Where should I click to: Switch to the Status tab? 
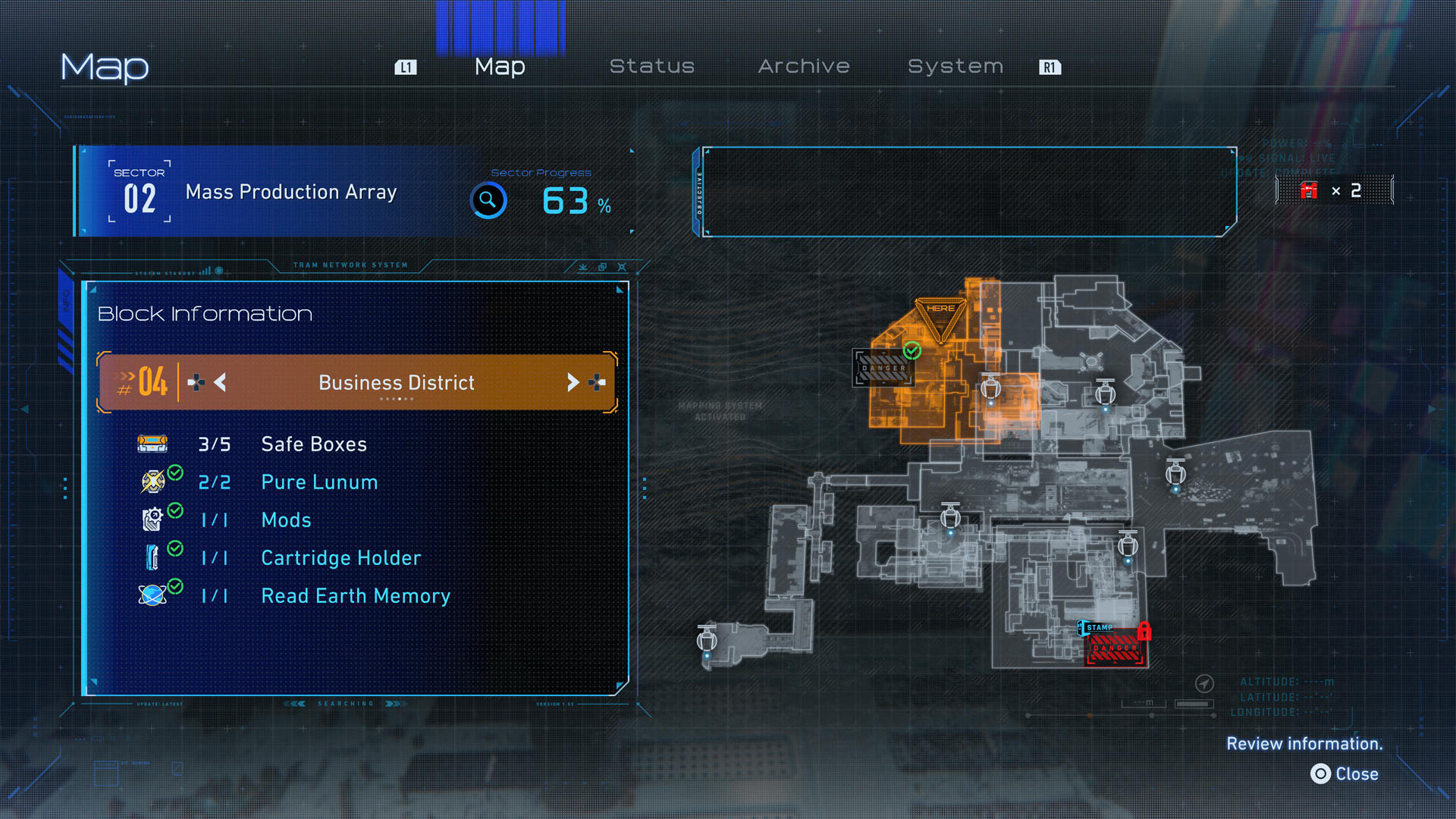[652, 66]
